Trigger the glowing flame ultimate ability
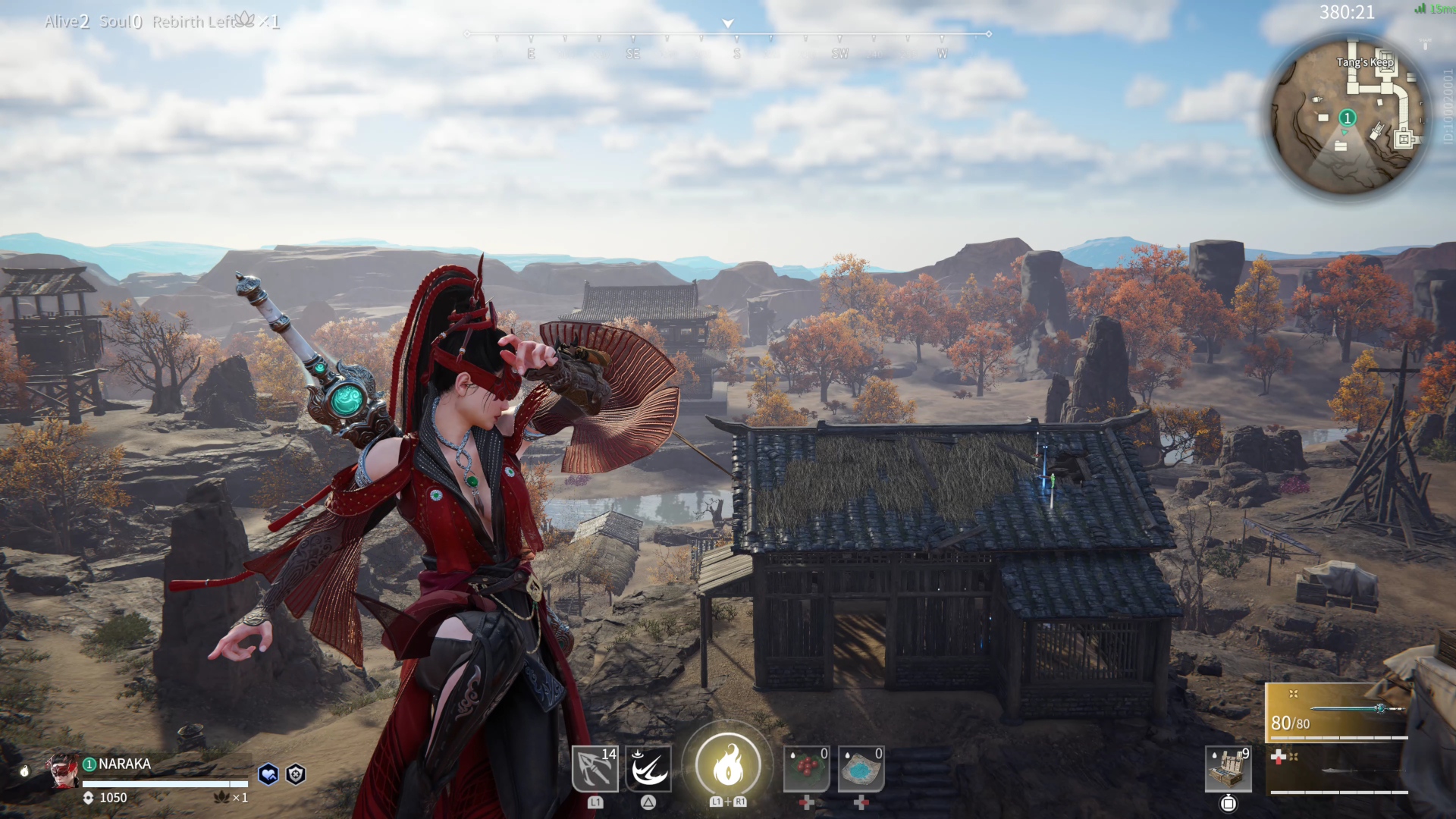This screenshot has height=819, width=1456. coord(728,764)
